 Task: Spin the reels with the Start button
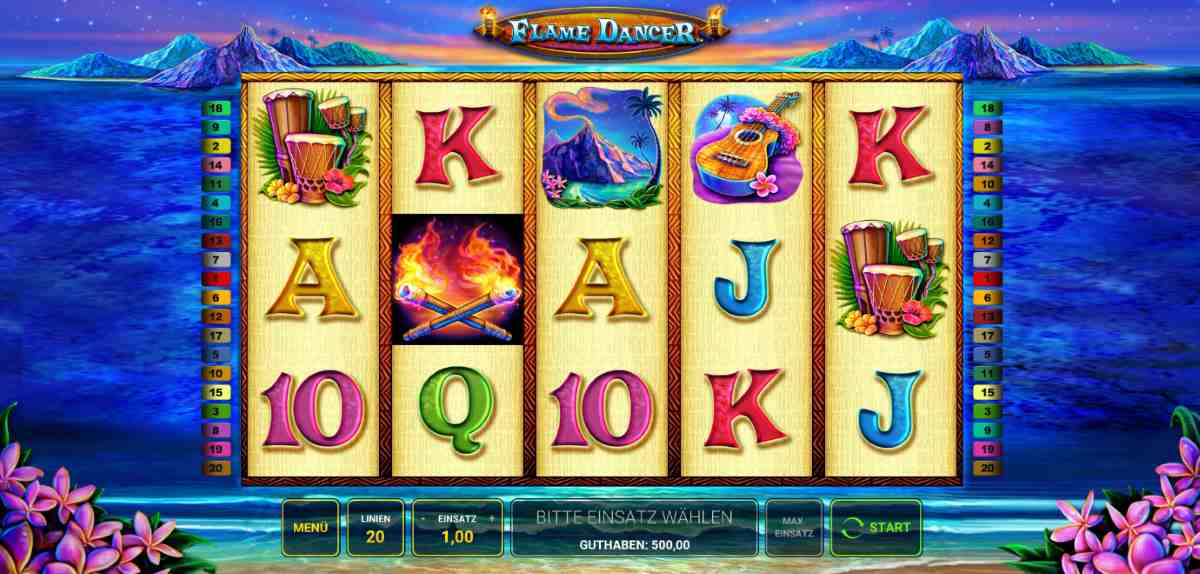coord(876,527)
